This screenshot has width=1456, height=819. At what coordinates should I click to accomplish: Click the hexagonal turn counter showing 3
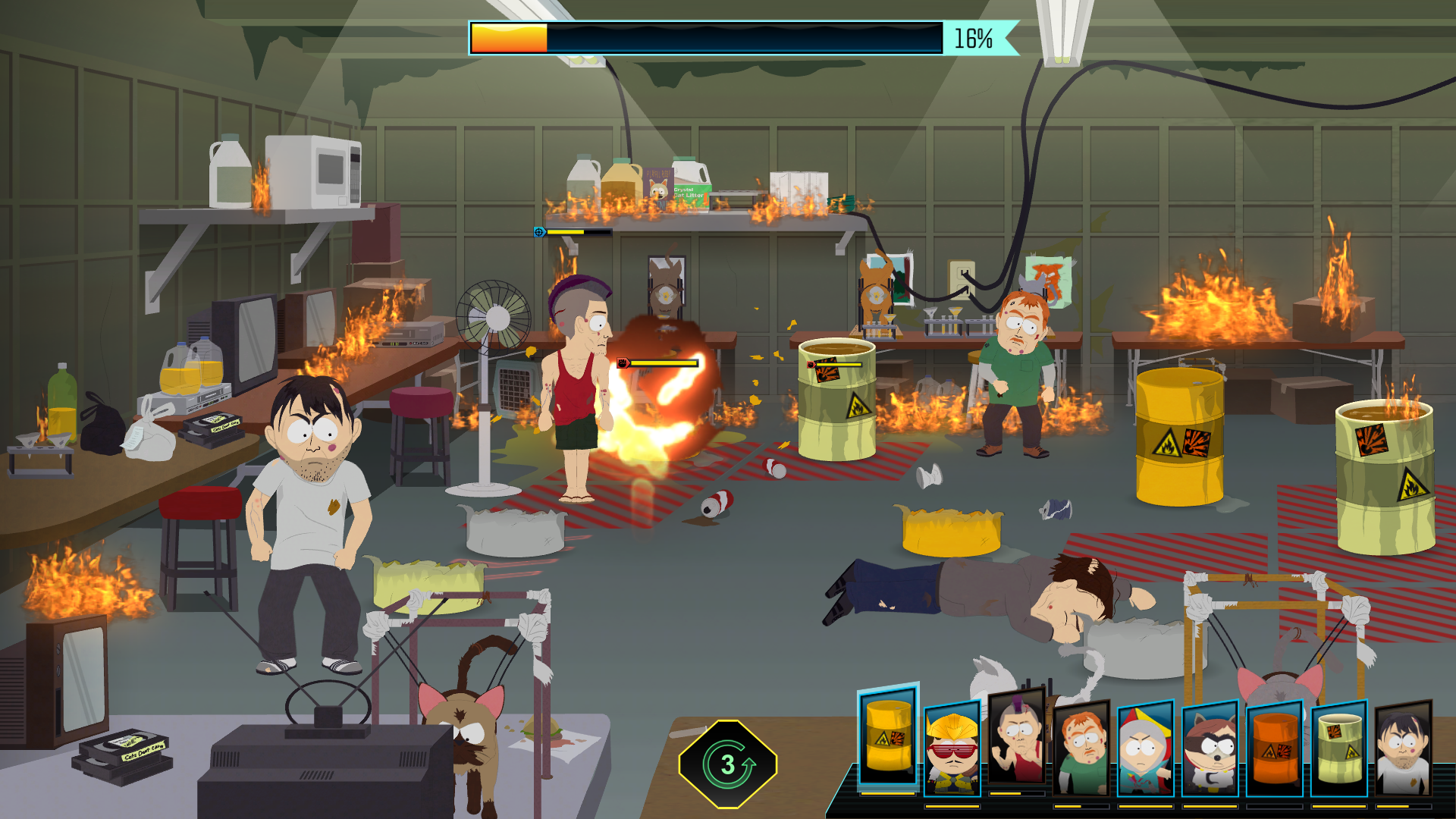[x=728, y=764]
